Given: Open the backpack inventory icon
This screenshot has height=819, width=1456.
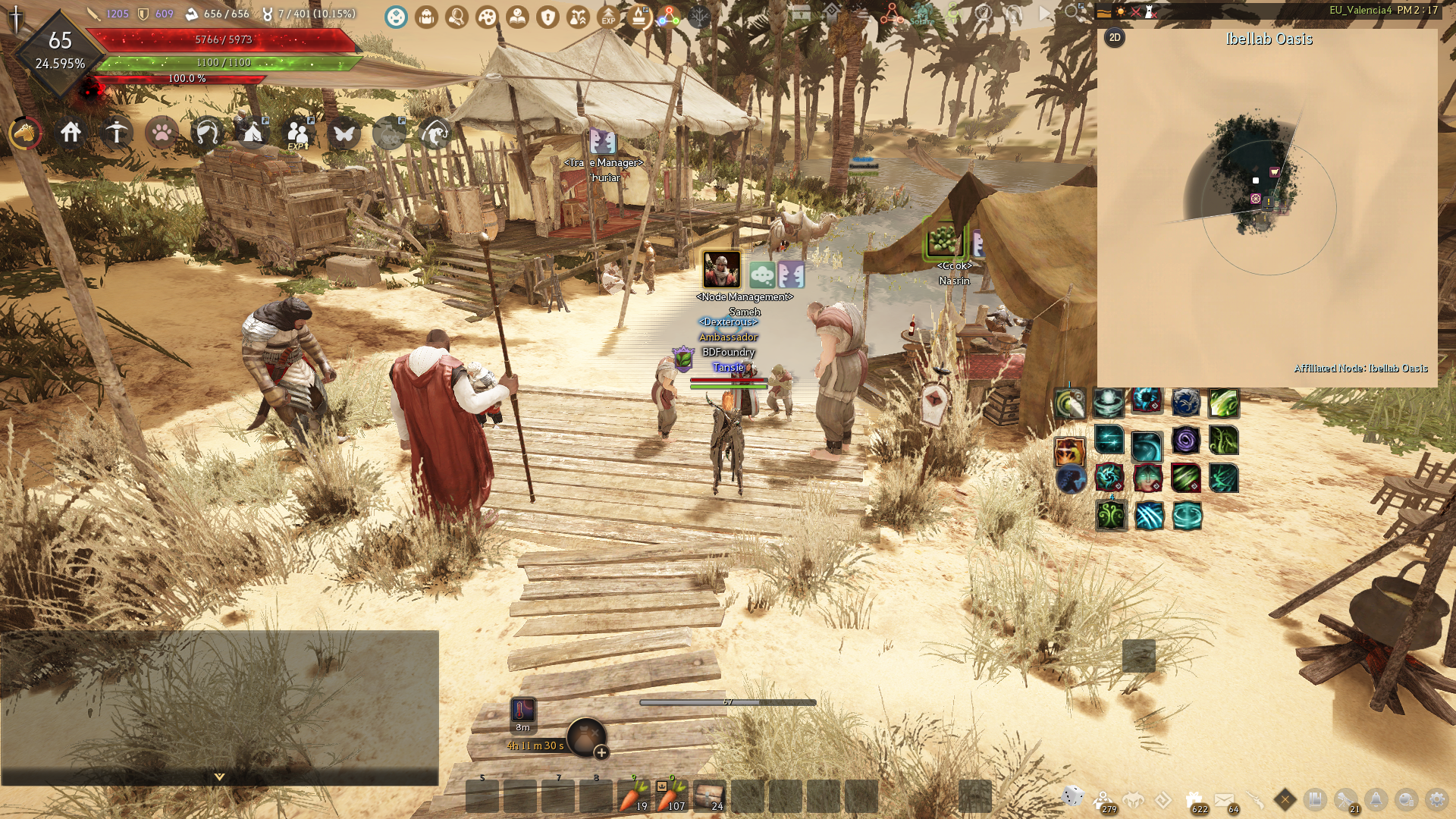Looking at the screenshot, I should (x=427, y=17).
